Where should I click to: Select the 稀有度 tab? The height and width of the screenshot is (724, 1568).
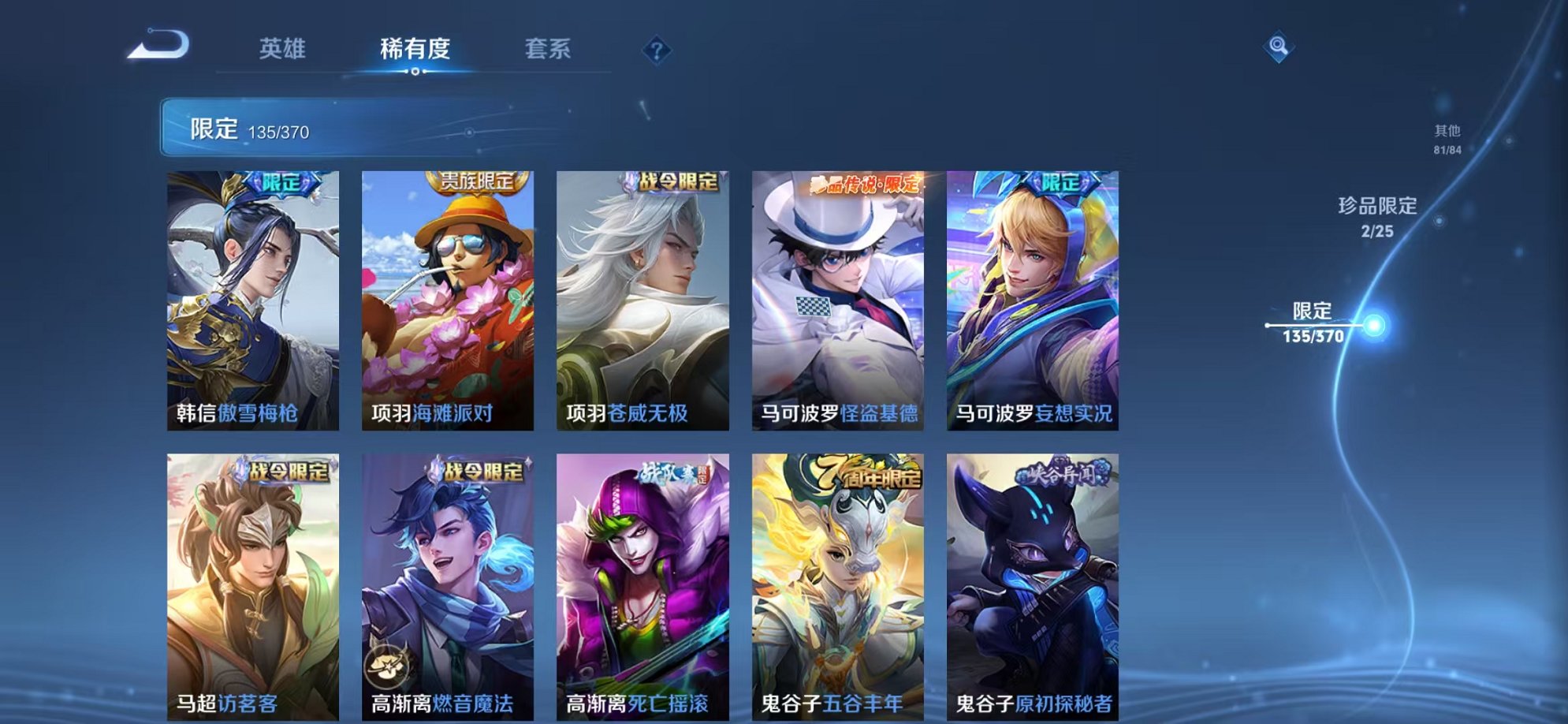pos(415,49)
